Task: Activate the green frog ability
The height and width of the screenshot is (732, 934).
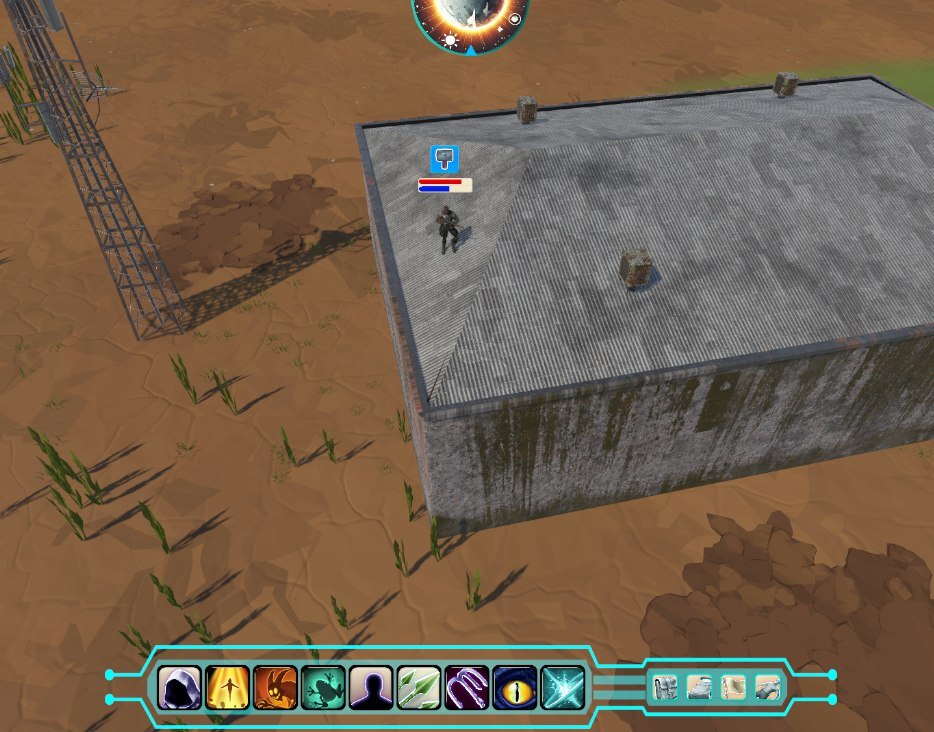Action: [x=324, y=688]
